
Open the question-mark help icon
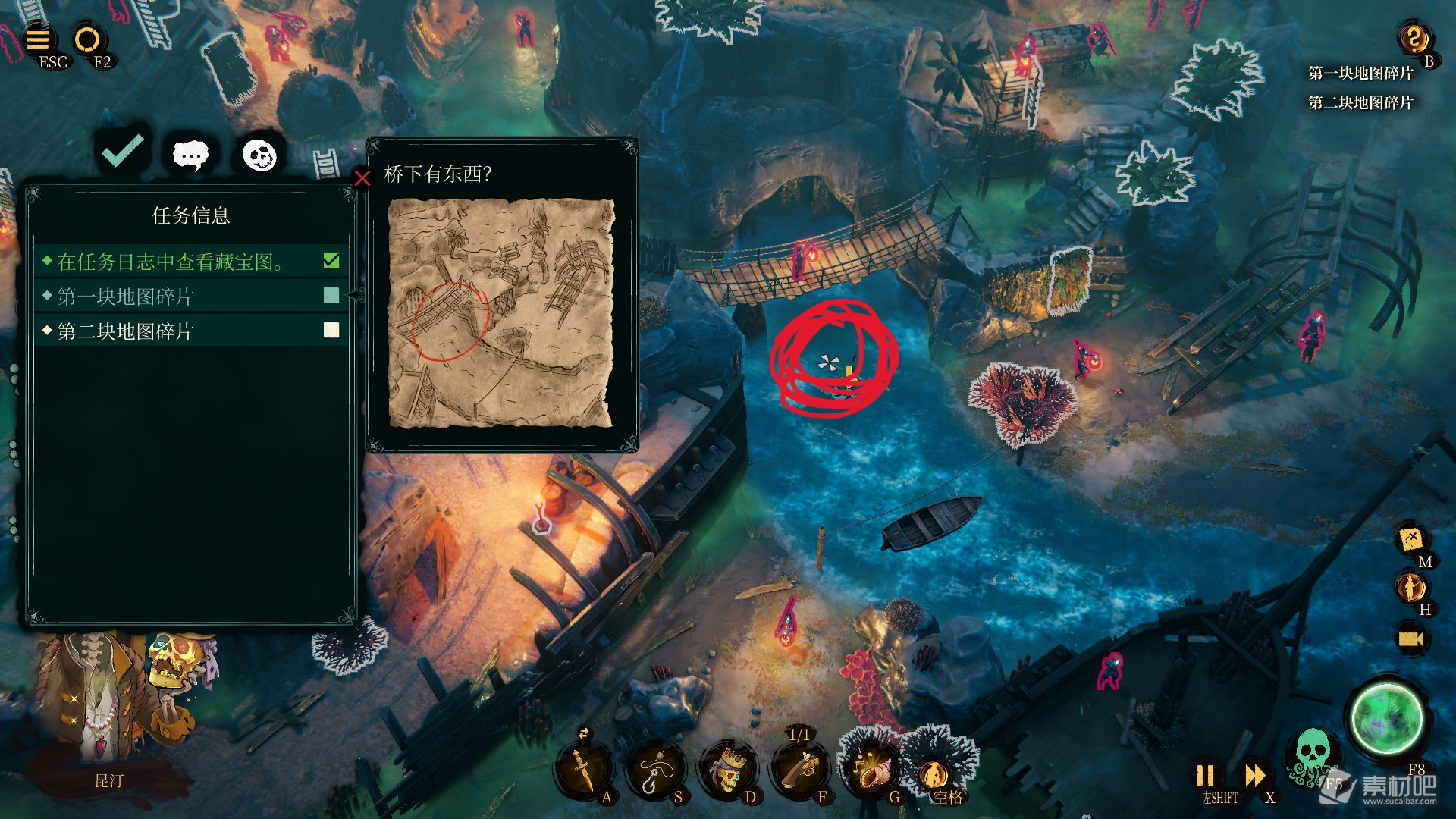coord(1414,37)
